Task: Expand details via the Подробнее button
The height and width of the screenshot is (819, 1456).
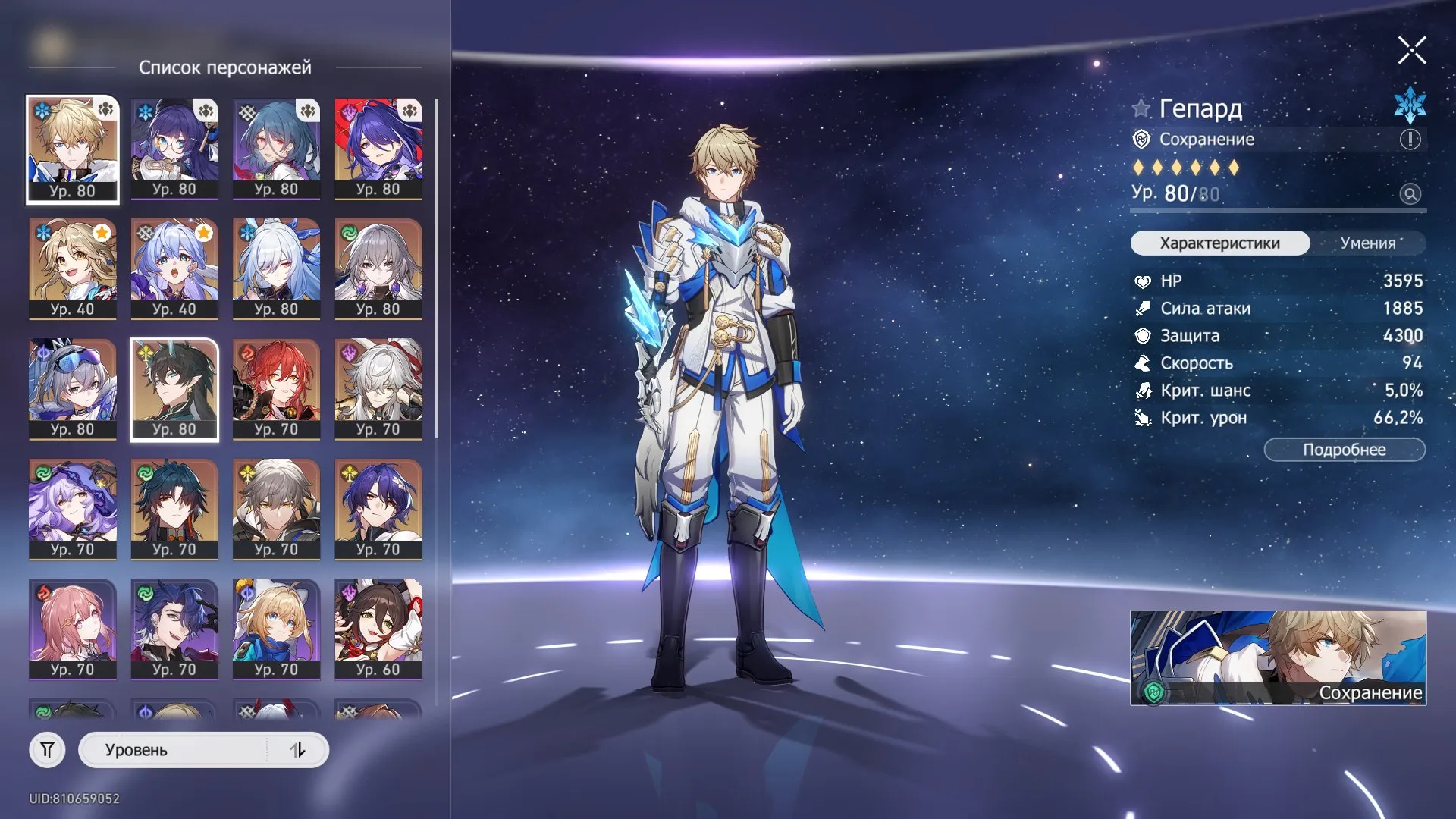Action: pyautogui.click(x=1344, y=449)
